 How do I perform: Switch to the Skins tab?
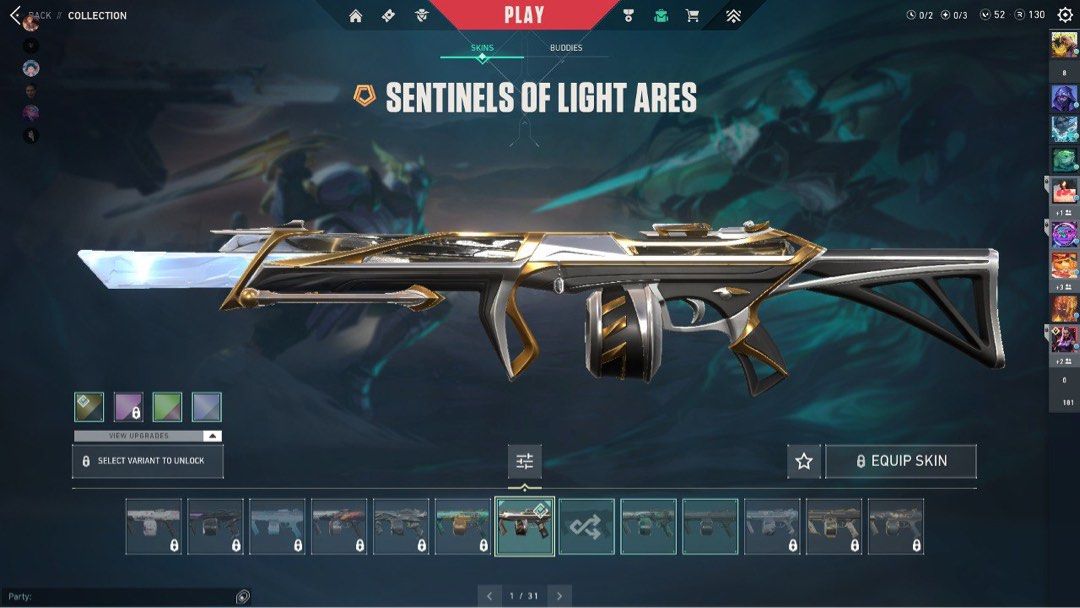[x=482, y=48]
